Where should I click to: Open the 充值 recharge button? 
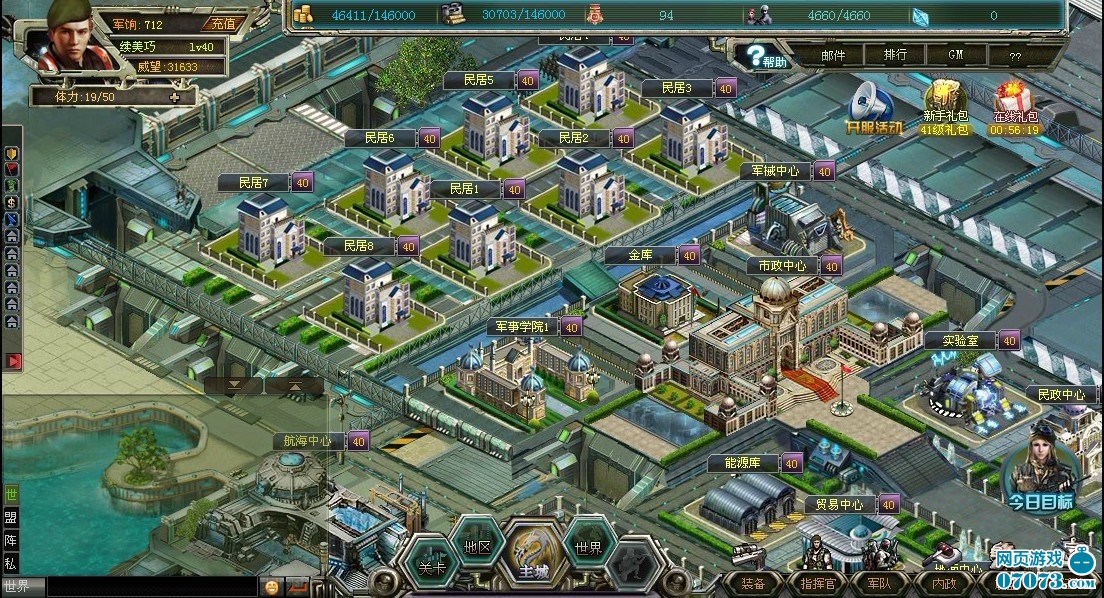tap(222, 24)
